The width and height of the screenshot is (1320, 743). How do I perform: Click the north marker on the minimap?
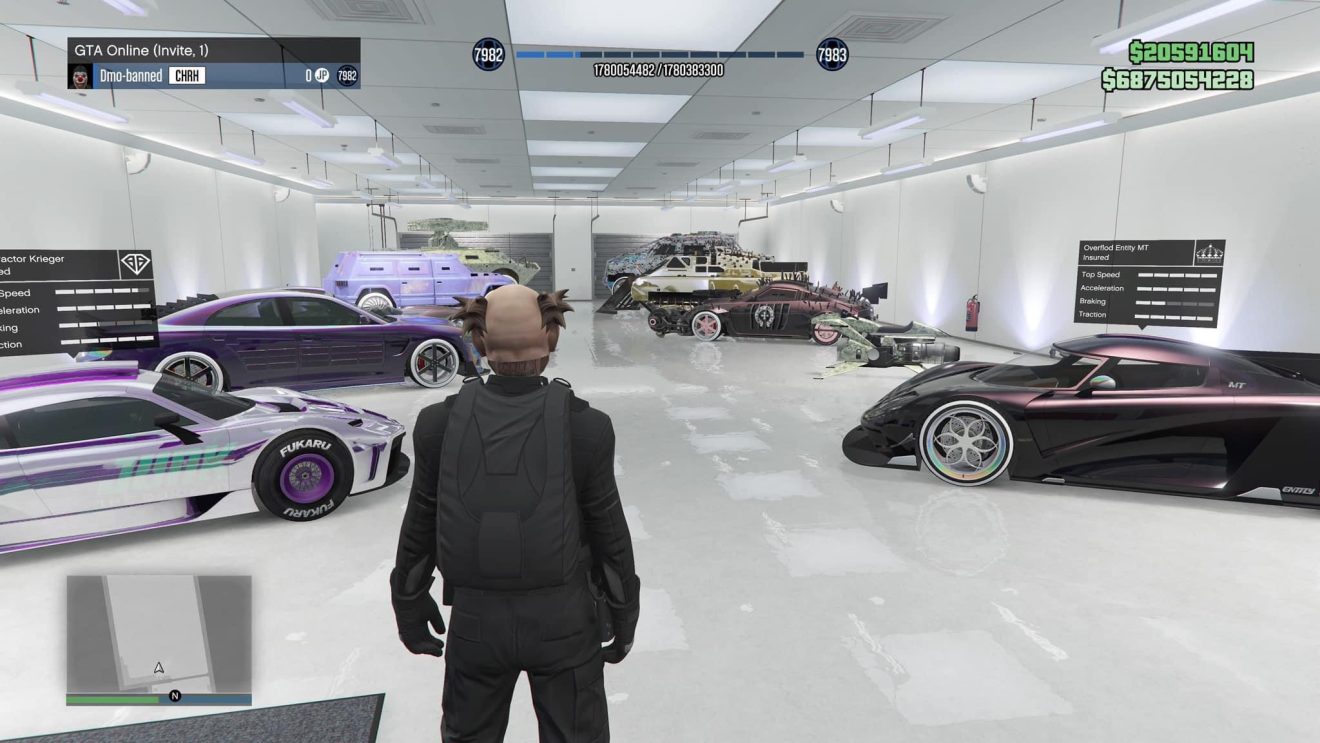pos(175,696)
